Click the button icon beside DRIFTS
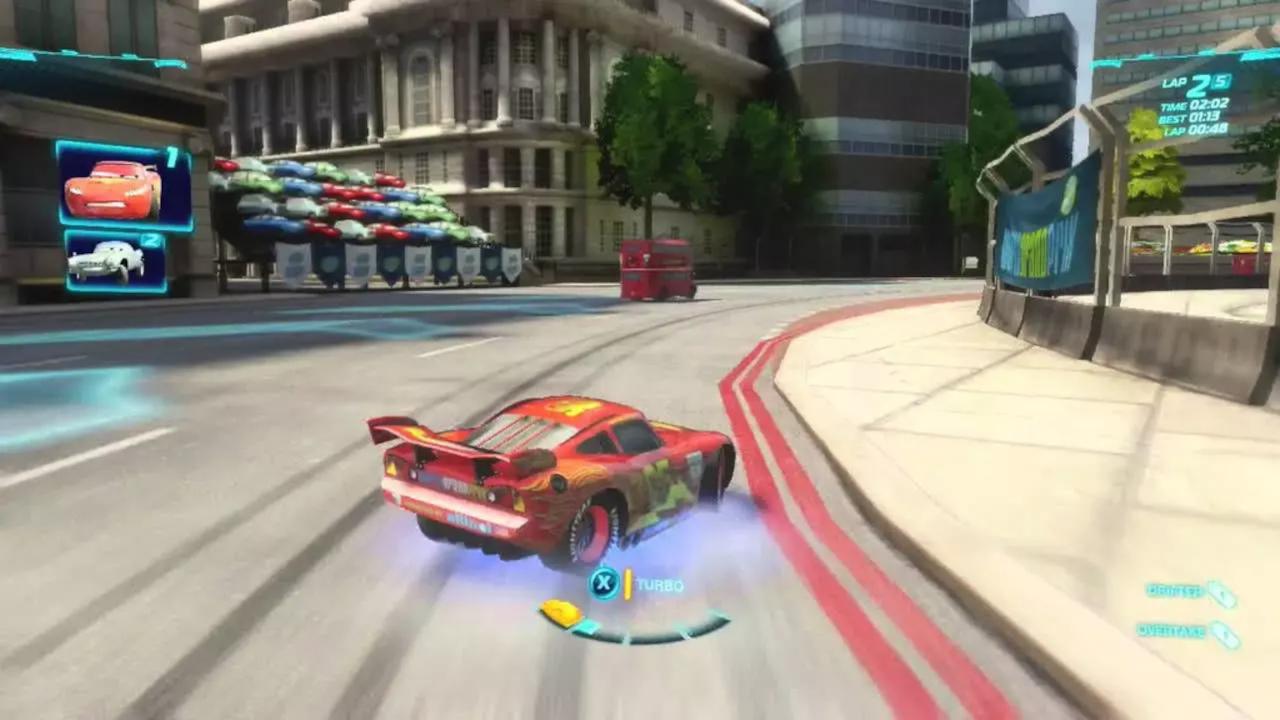 pos(1219,589)
